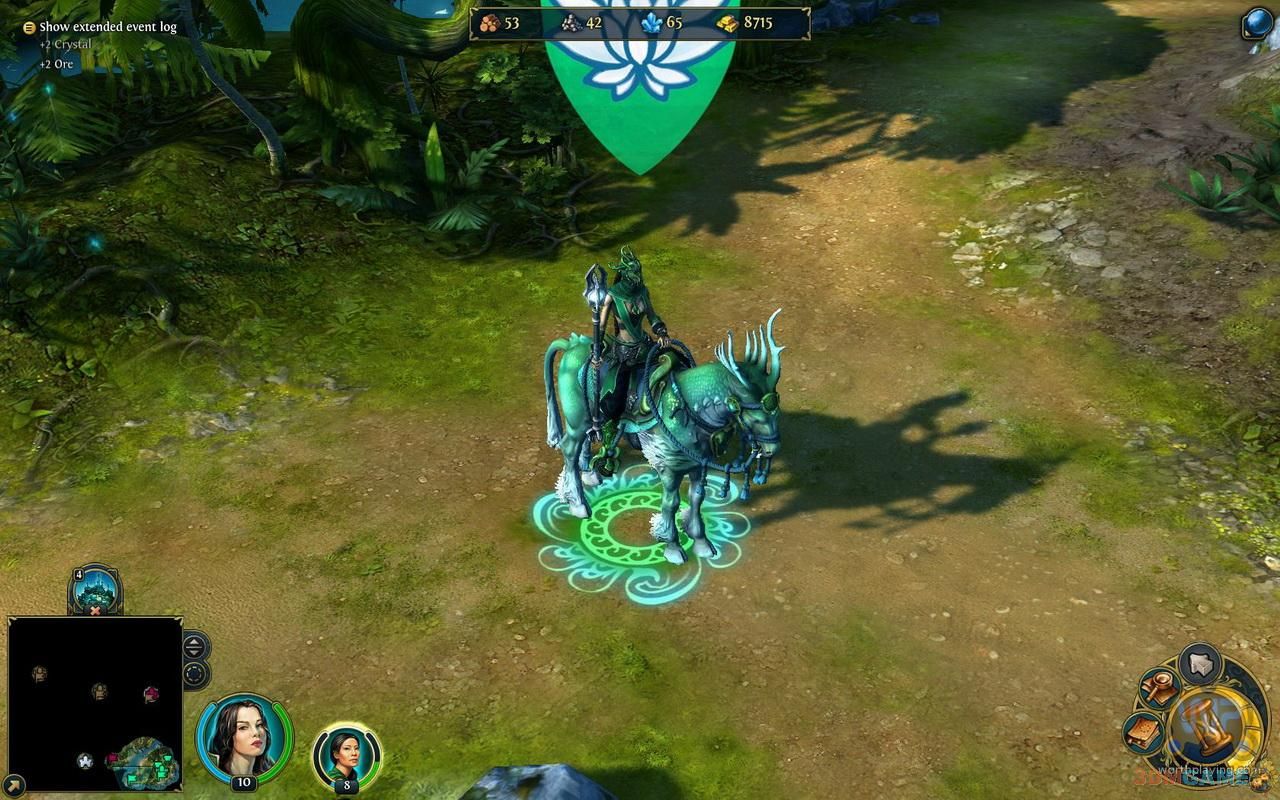Screen dimensions: 1280x800
Task: Select the level 8 hero portrait
Action: pos(346,754)
